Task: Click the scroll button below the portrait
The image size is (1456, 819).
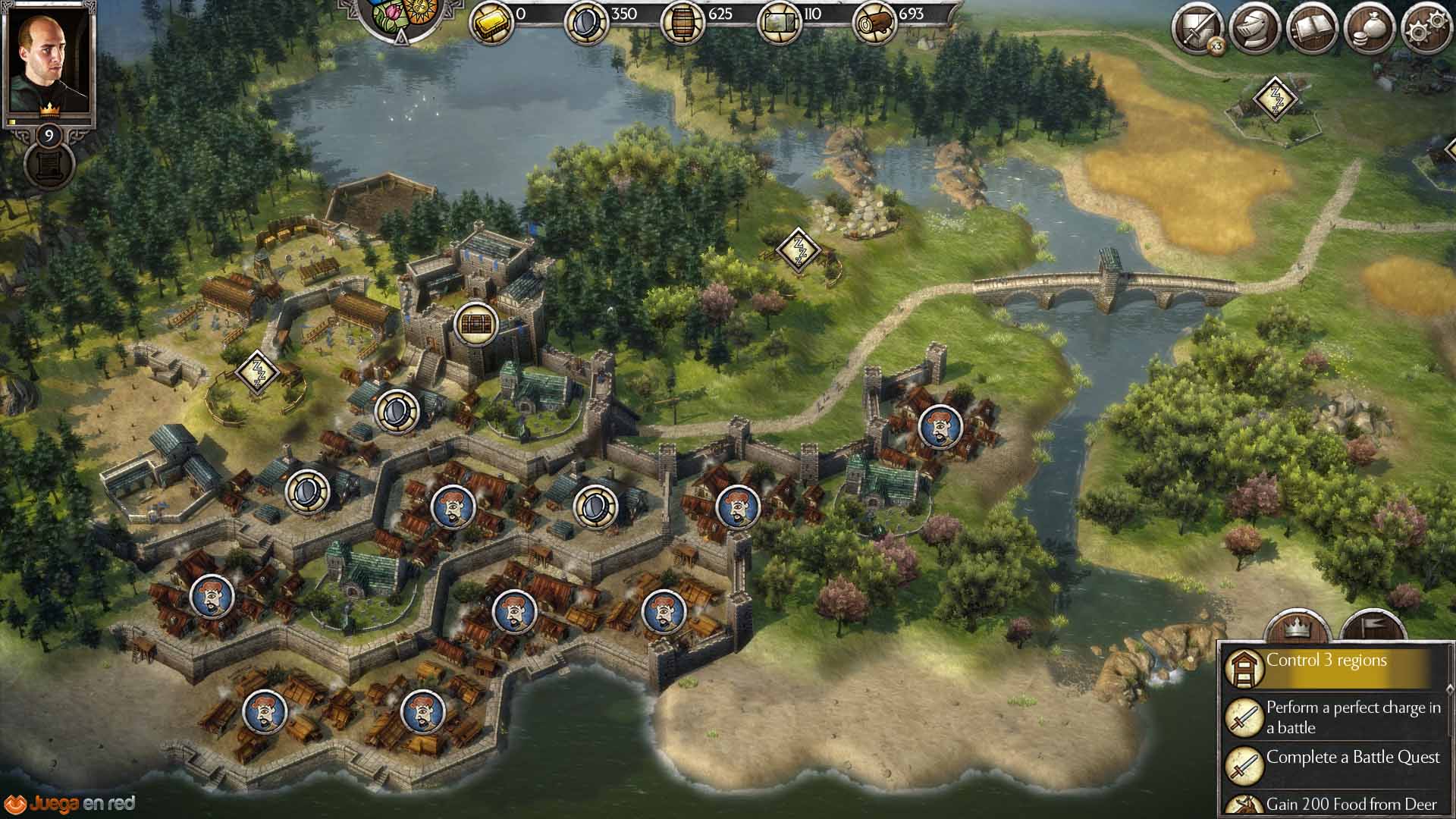Action: (x=49, y=165)
